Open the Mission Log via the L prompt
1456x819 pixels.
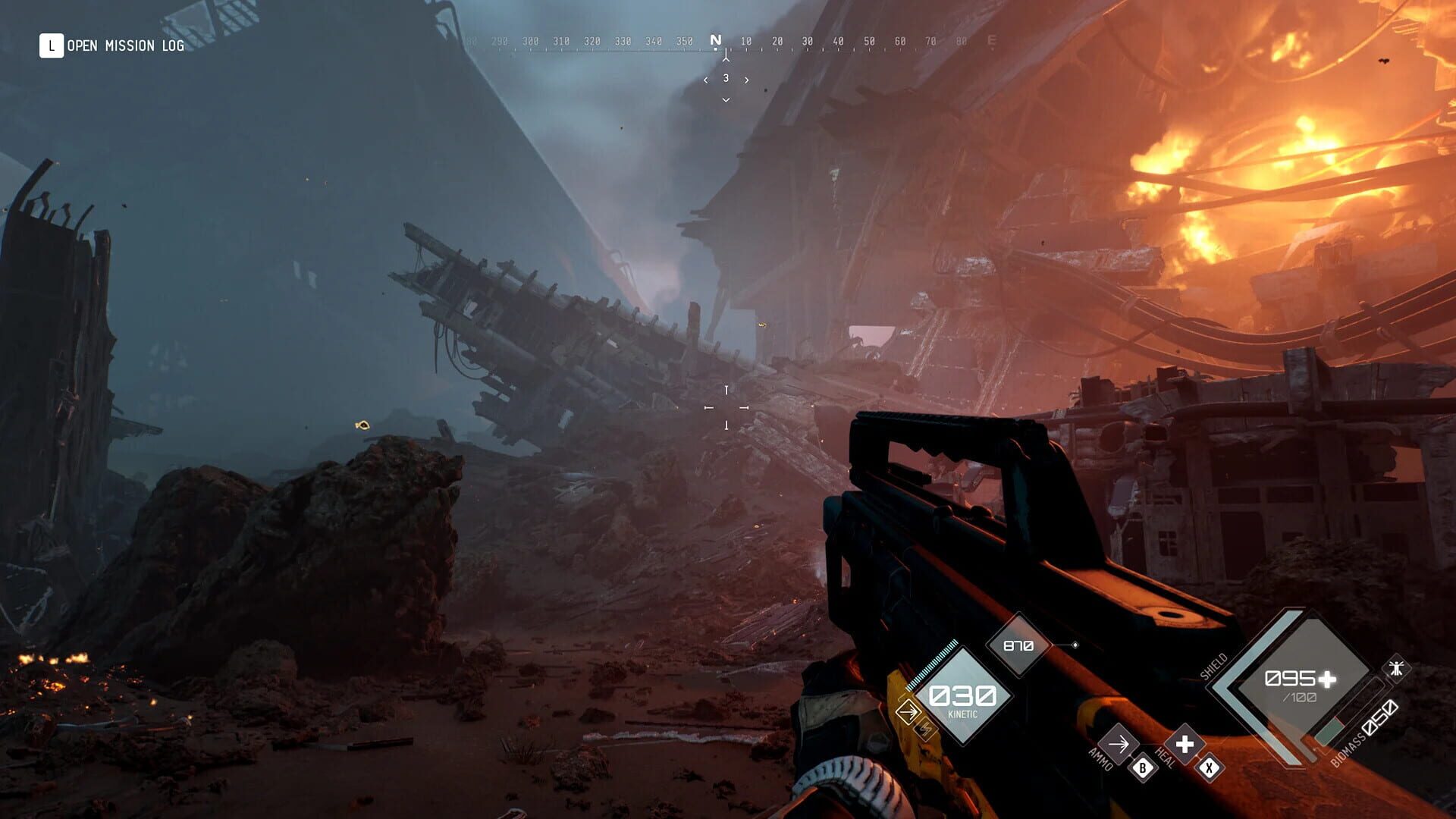pyautogui.click(x=50, y=45)
